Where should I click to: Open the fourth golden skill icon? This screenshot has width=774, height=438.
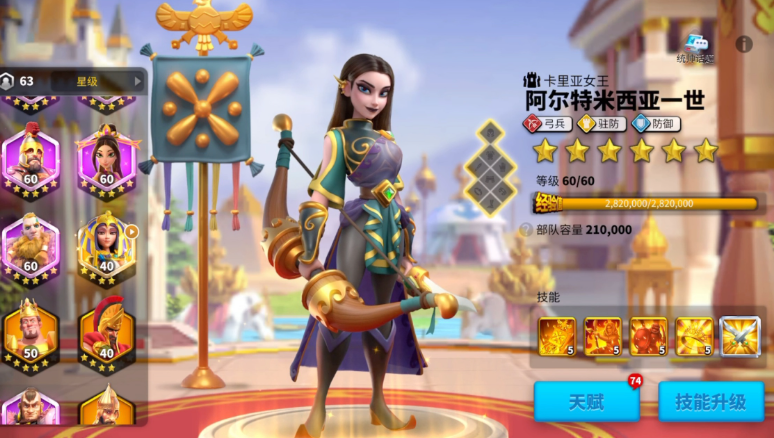pos(694,337)
